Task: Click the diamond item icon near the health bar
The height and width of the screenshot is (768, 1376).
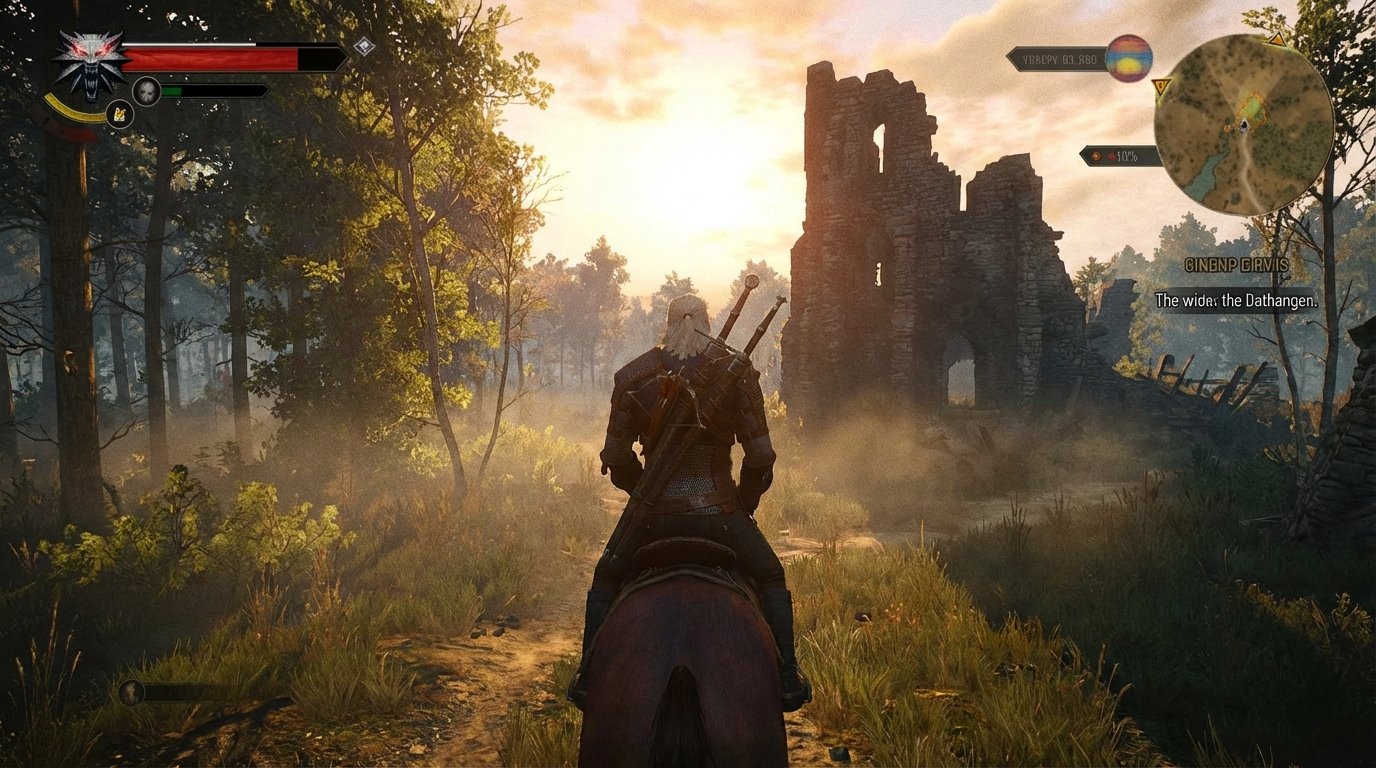Action: point(363,47)
